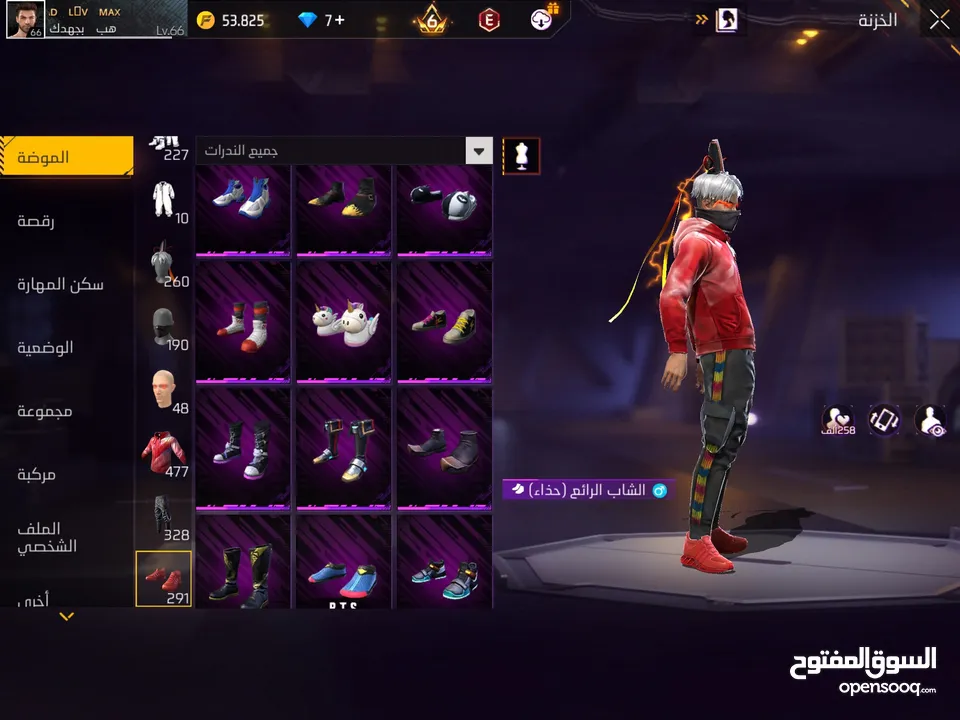The width and height of the screenshot is (960, 720).
Task: Switch to the الموضة fashion tab
Action: point(66,157)
